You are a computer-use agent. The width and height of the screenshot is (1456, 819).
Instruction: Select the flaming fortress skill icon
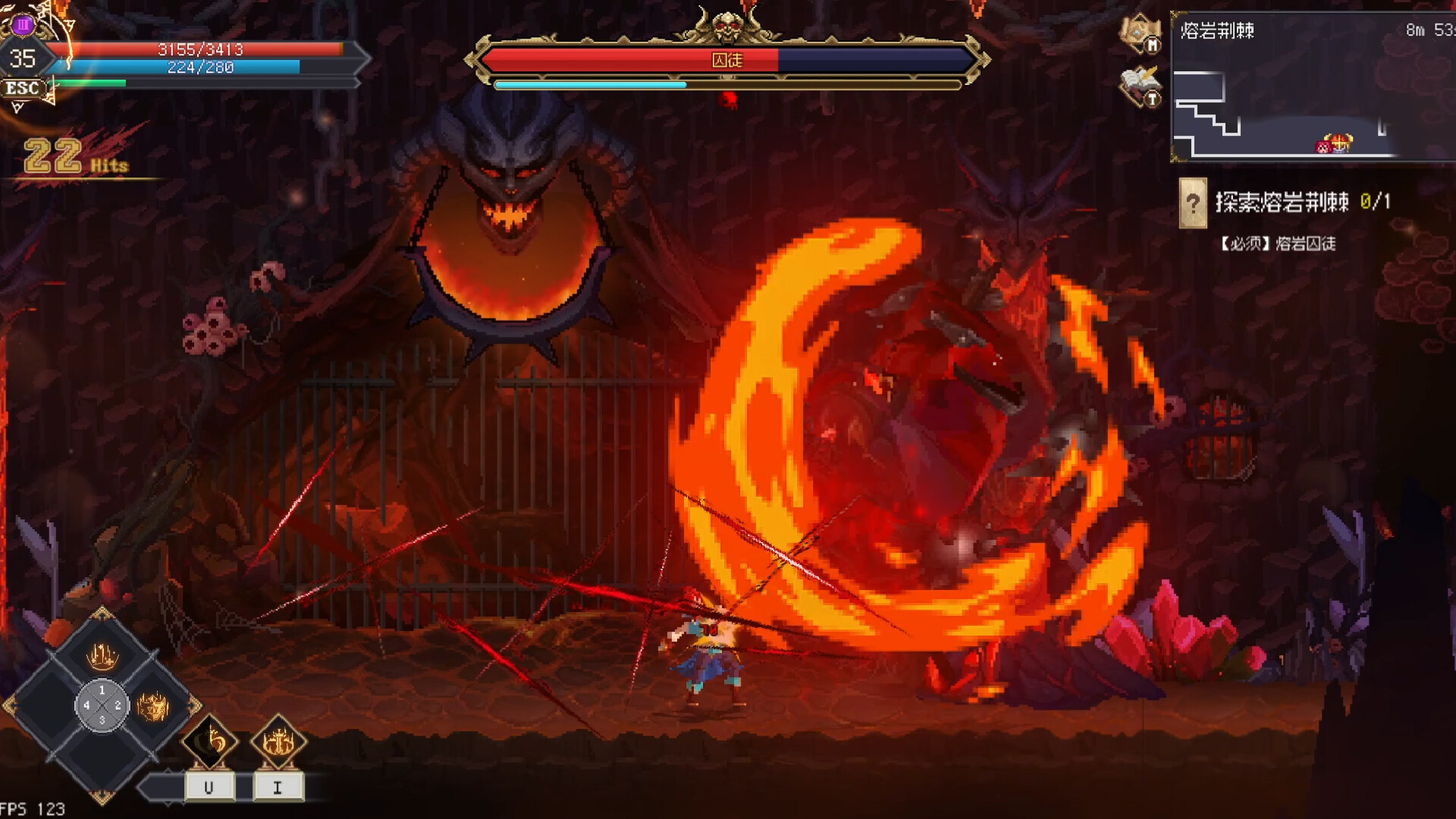tap(152, 707)
